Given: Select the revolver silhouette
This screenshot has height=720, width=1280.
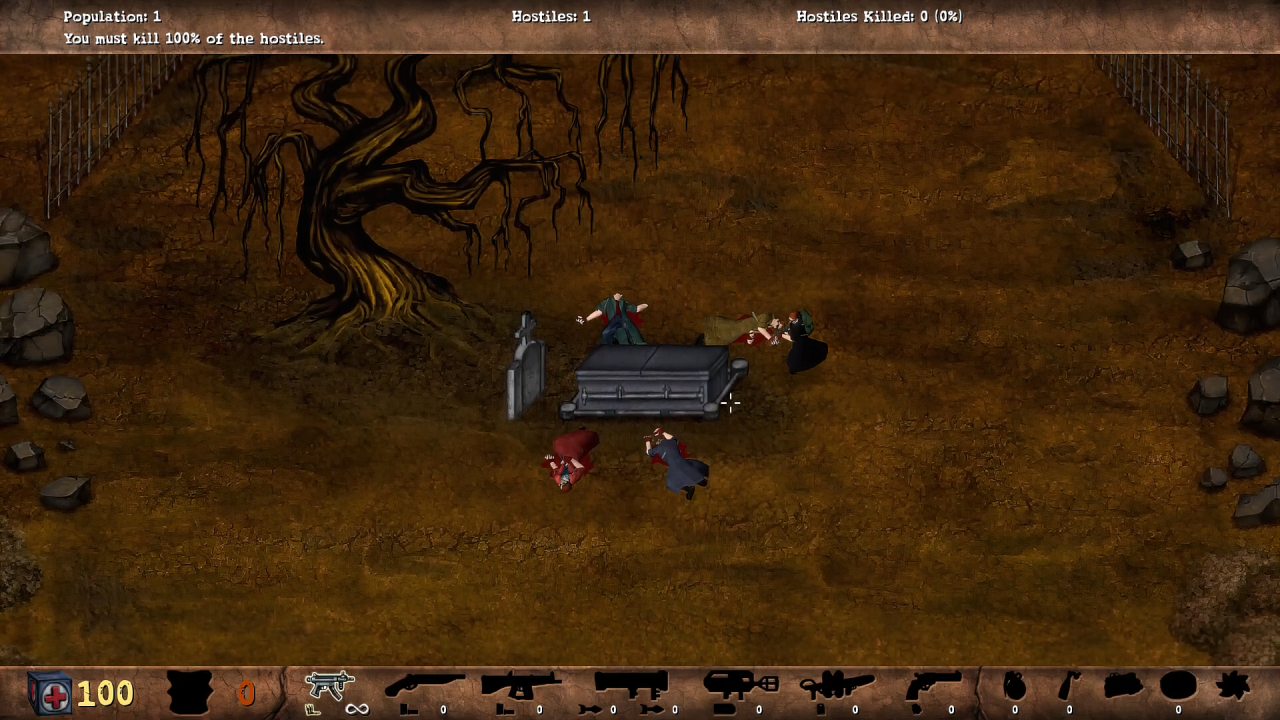Looking at the screenshot, I should pyautogui.click(x=932, y=687).
